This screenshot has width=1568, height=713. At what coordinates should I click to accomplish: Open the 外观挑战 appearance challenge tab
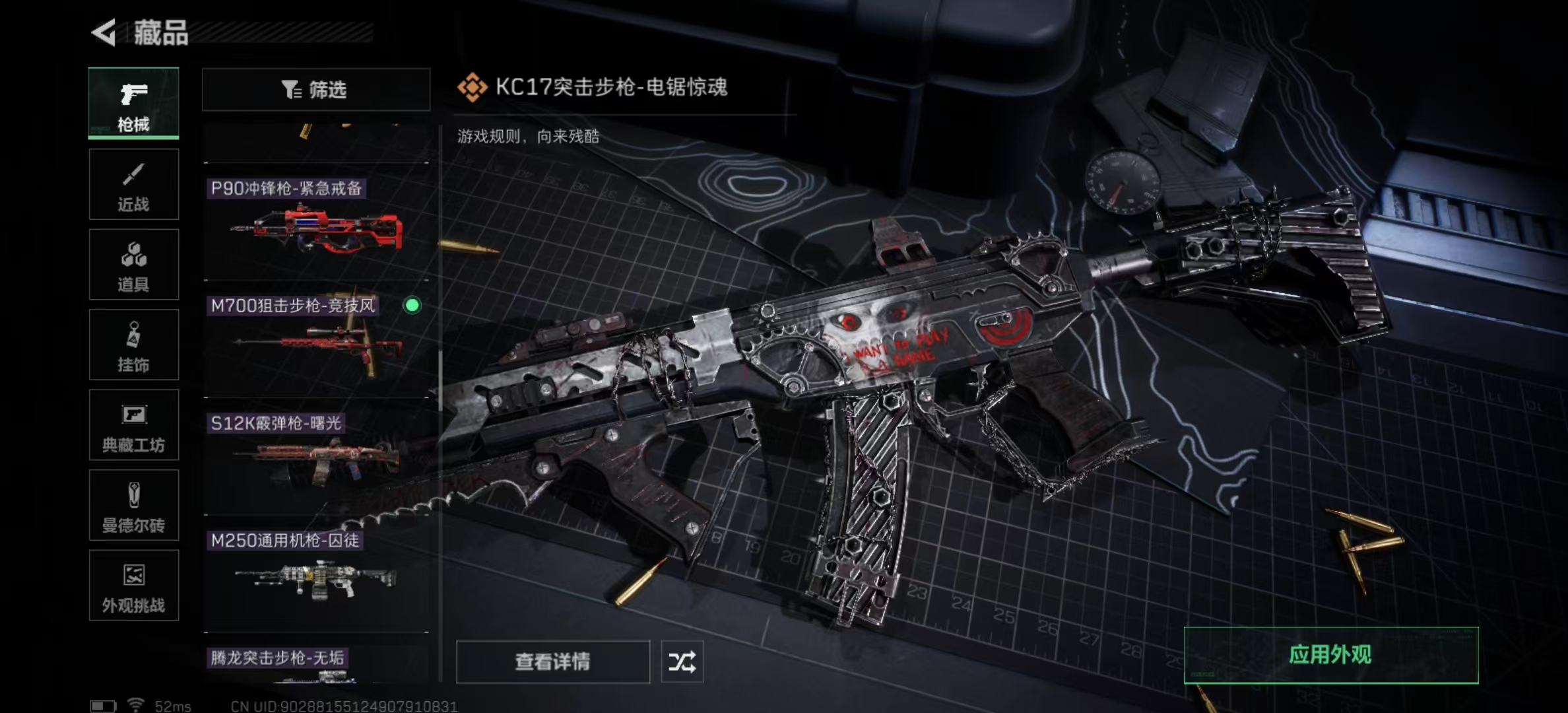pyautogui.click(x=133, y=586)
